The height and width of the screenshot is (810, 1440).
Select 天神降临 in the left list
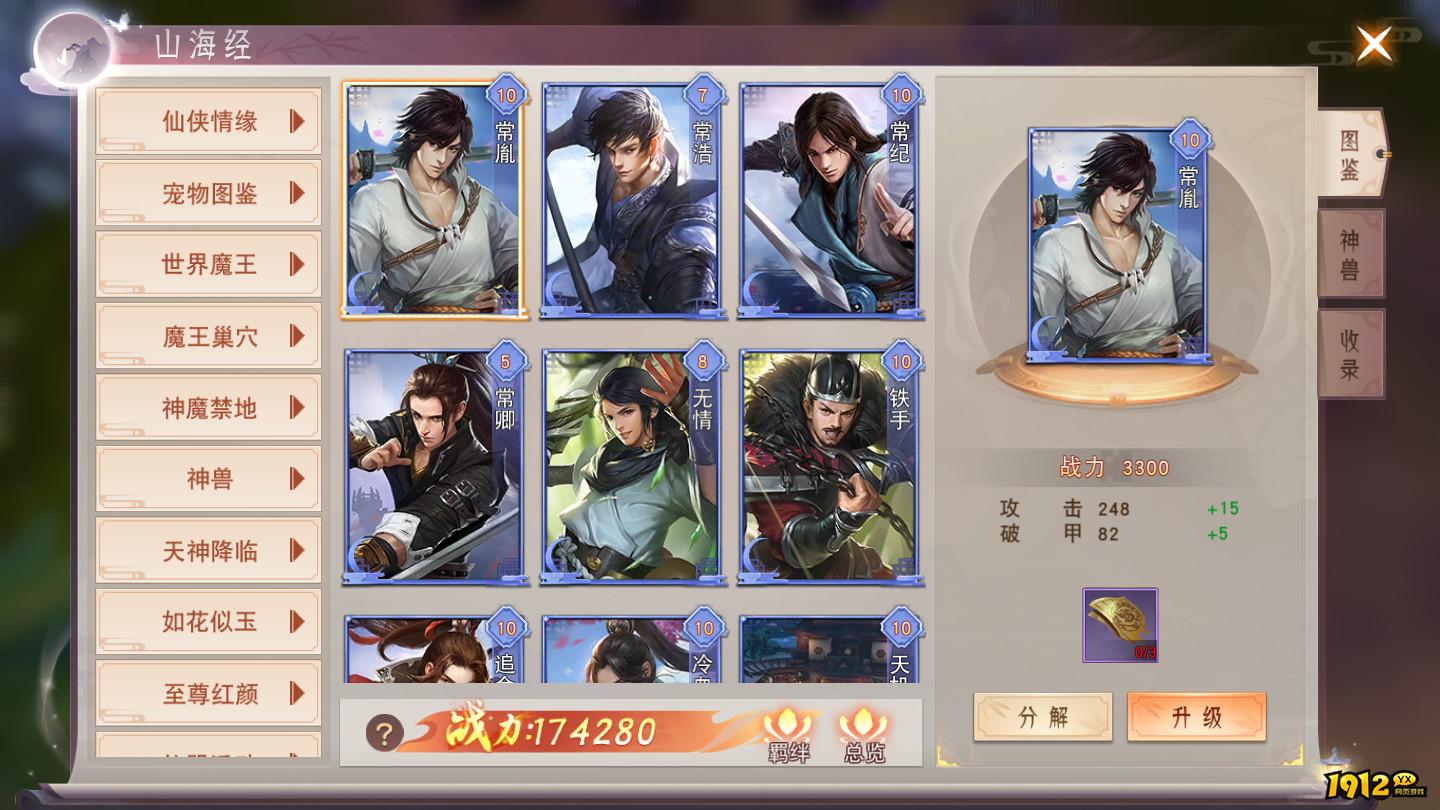click(208, 550)
